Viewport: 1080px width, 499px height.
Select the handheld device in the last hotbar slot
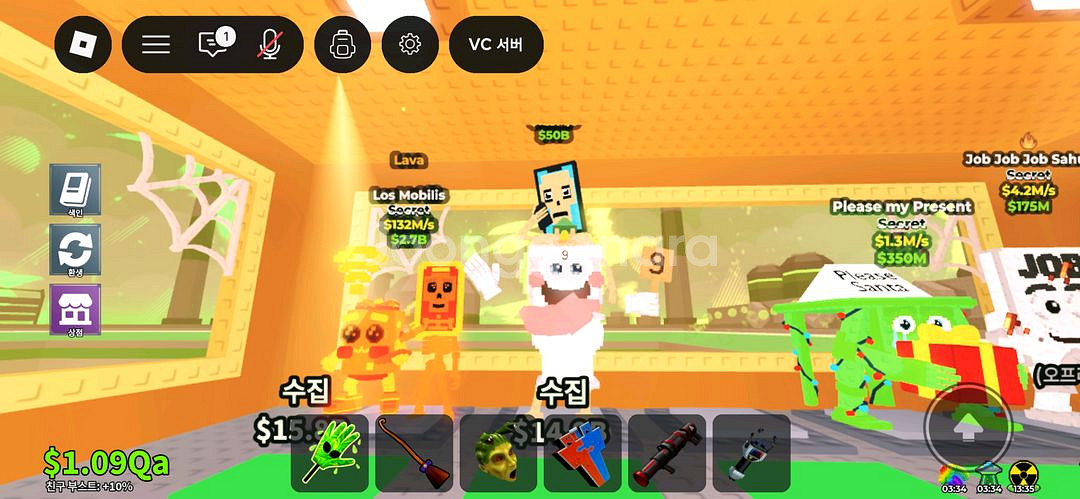coord(751,453)
